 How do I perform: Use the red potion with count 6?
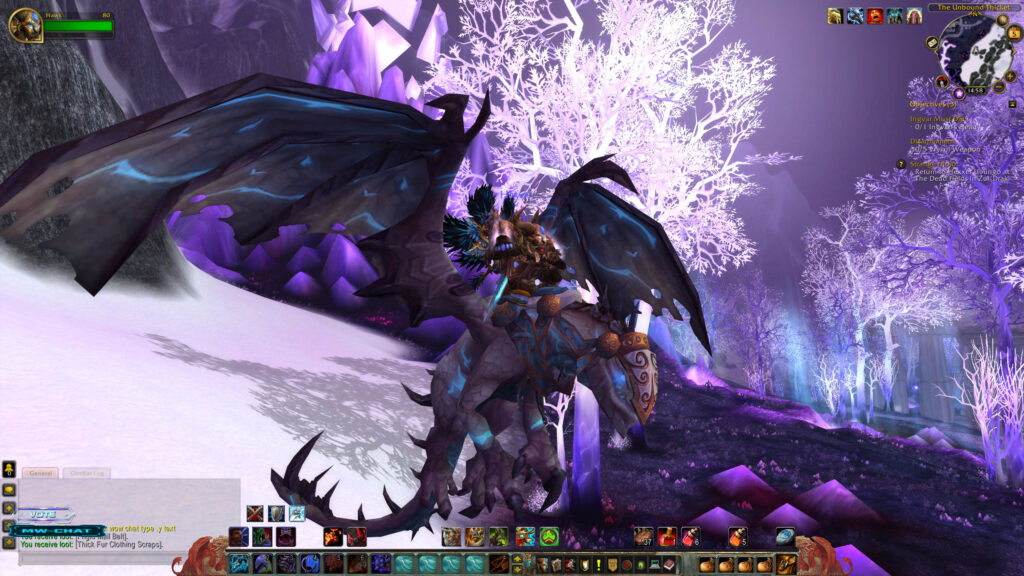coord(691,537)
